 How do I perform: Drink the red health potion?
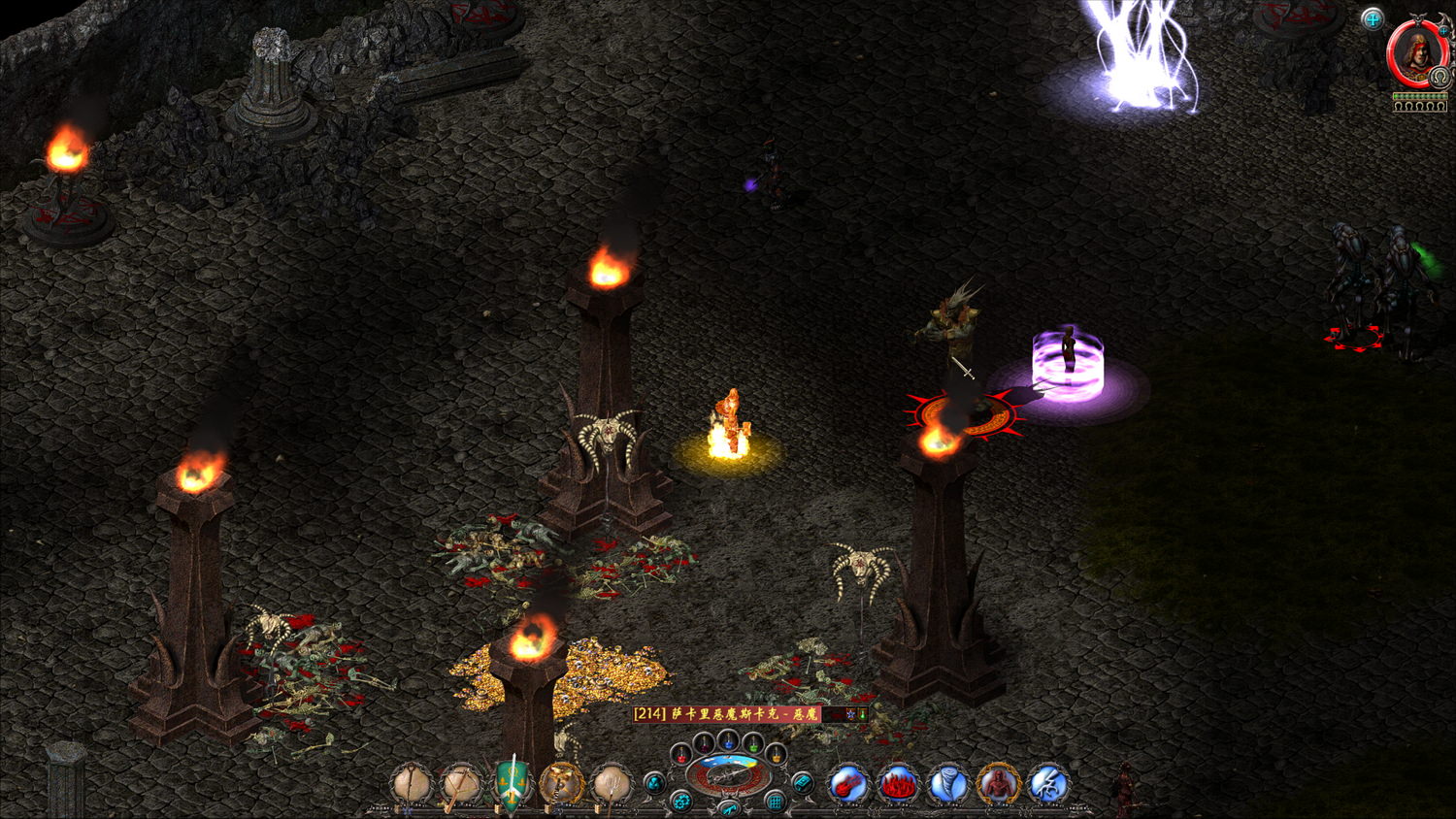(682, 754)
